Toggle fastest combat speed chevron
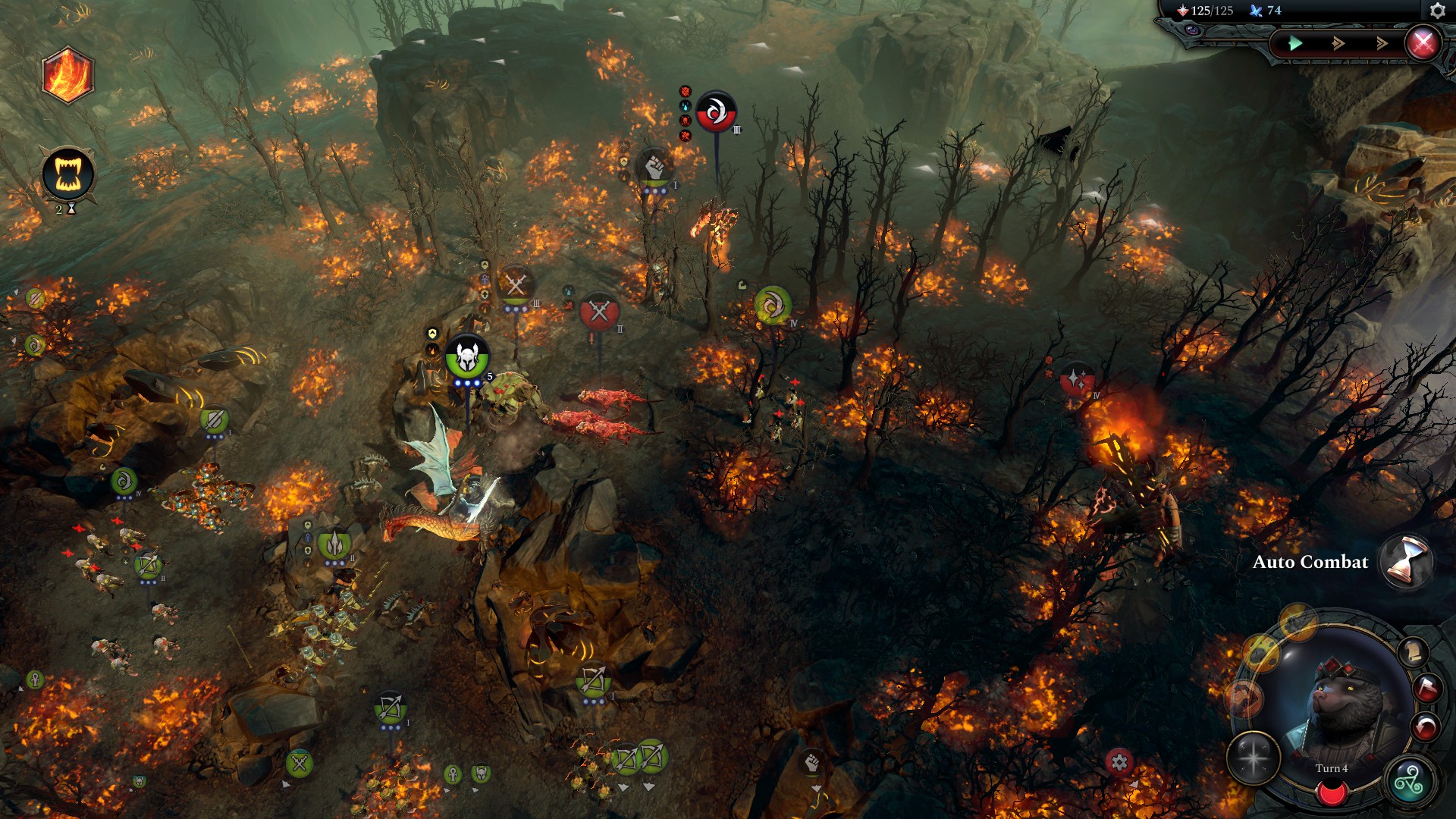This screenshot has width=1456, height=819. pos(1382,43)
